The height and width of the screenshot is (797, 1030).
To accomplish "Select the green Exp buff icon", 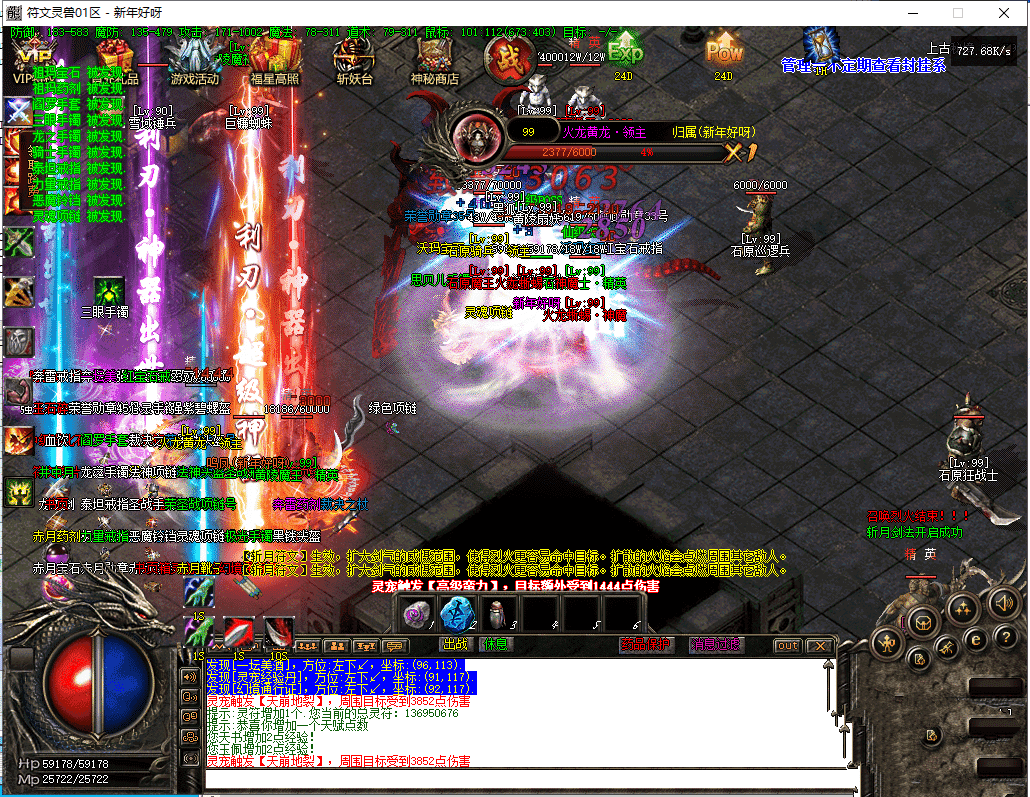I will [x=624, y=48].
